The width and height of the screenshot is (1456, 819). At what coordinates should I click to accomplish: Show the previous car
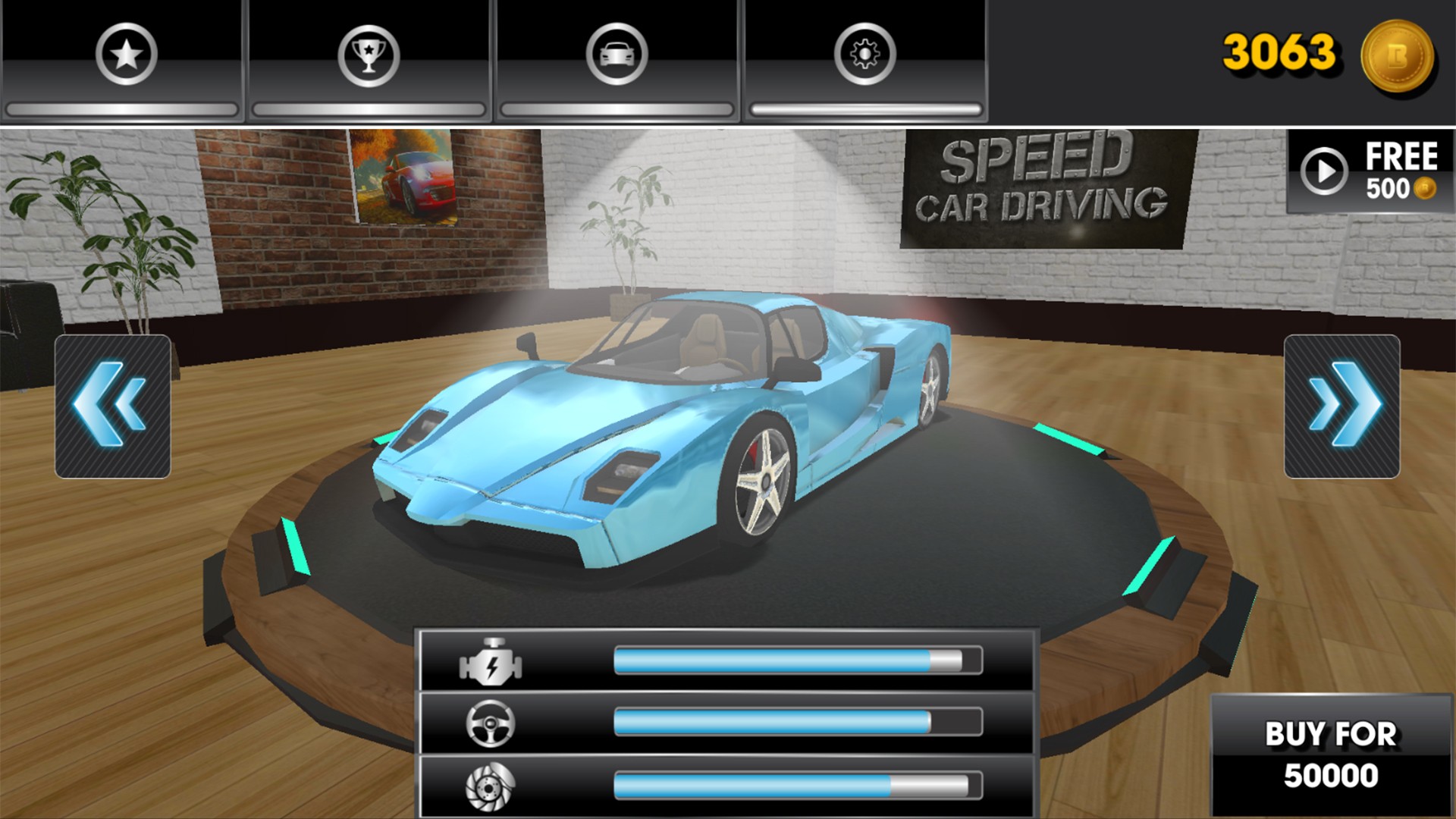[112, 406]
